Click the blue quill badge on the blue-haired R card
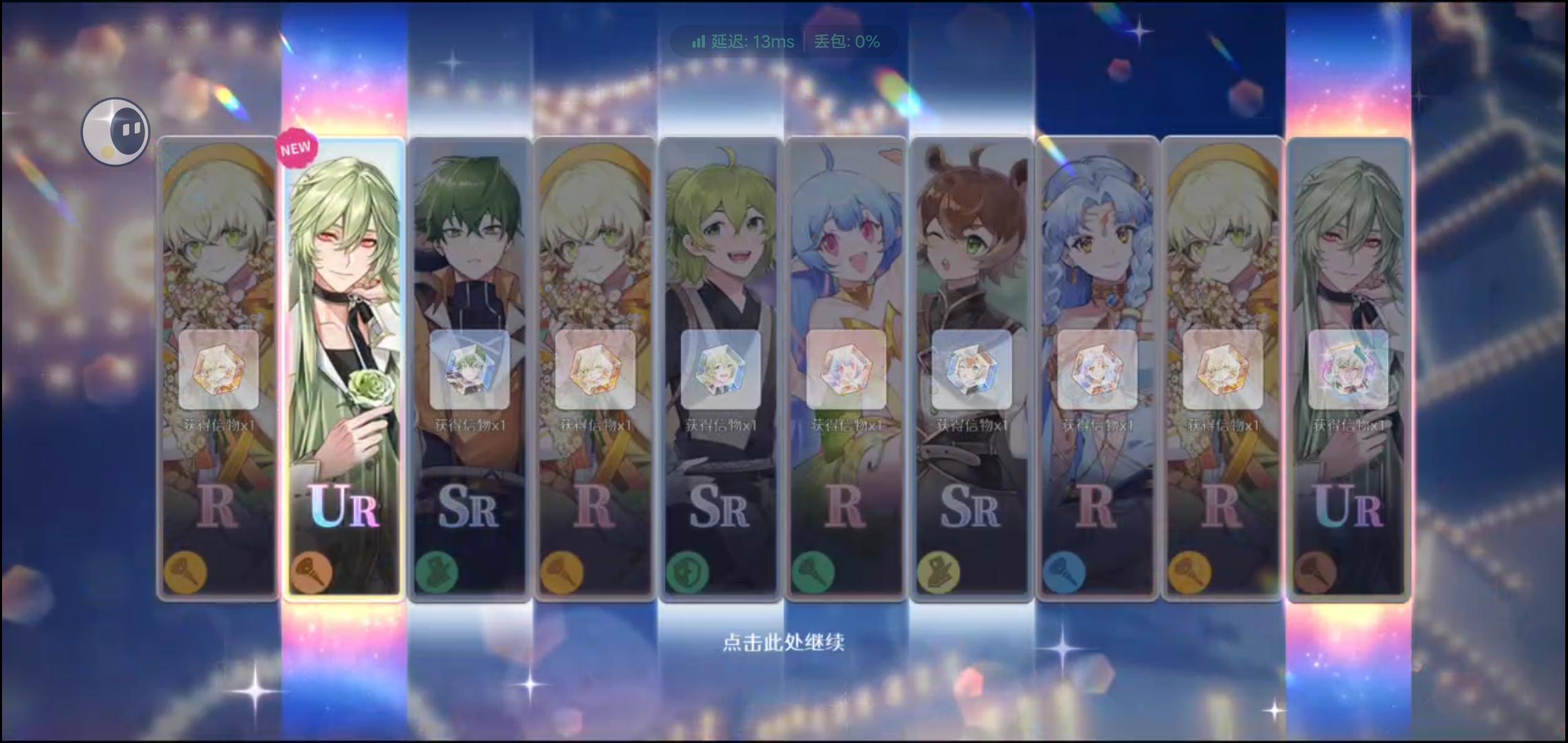This screenshot has width=1568, height=743. (x=1063, y=571)
